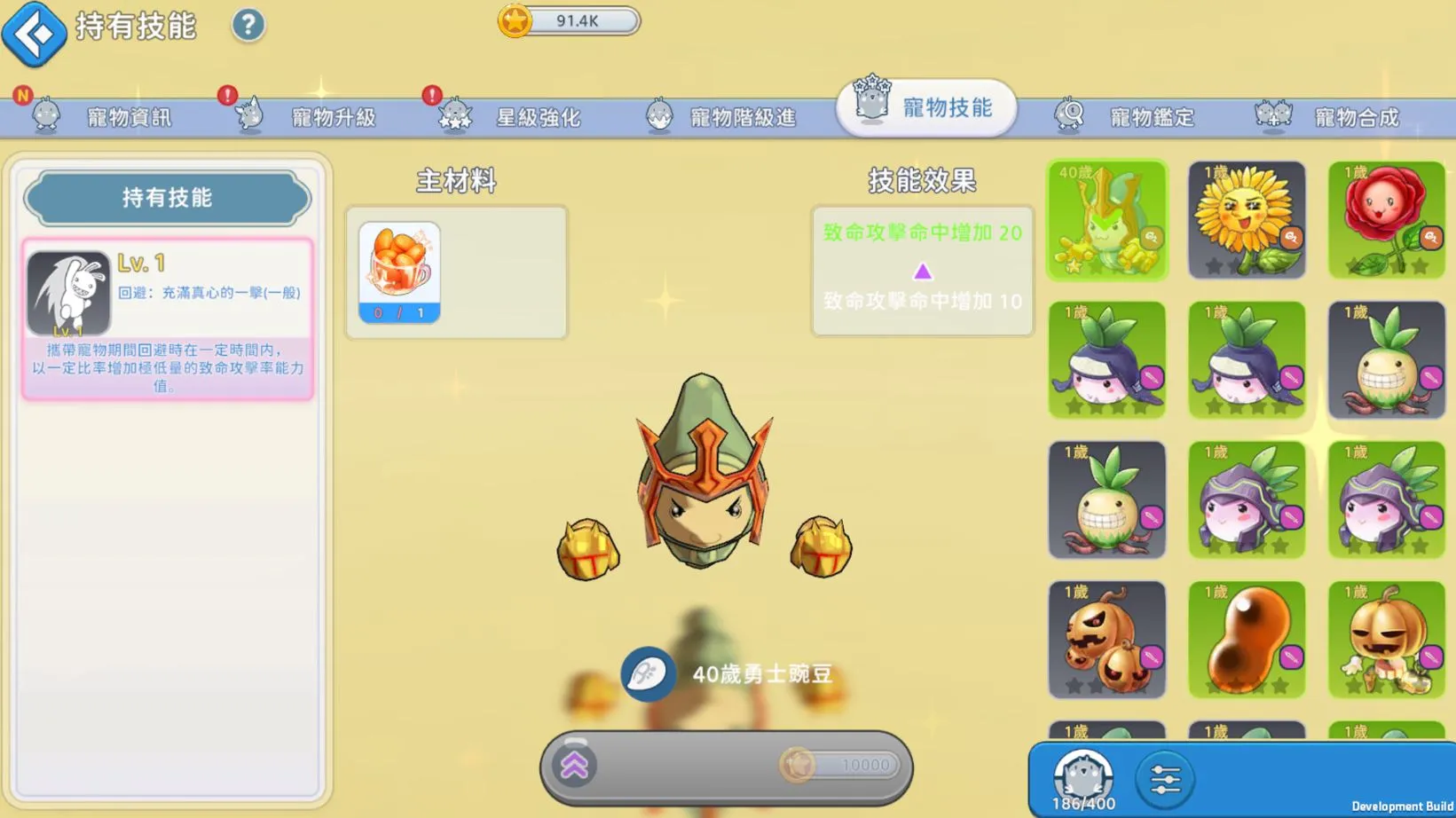Open the help question mark icon
The image size is (1456, 818).
click(248, 26)
